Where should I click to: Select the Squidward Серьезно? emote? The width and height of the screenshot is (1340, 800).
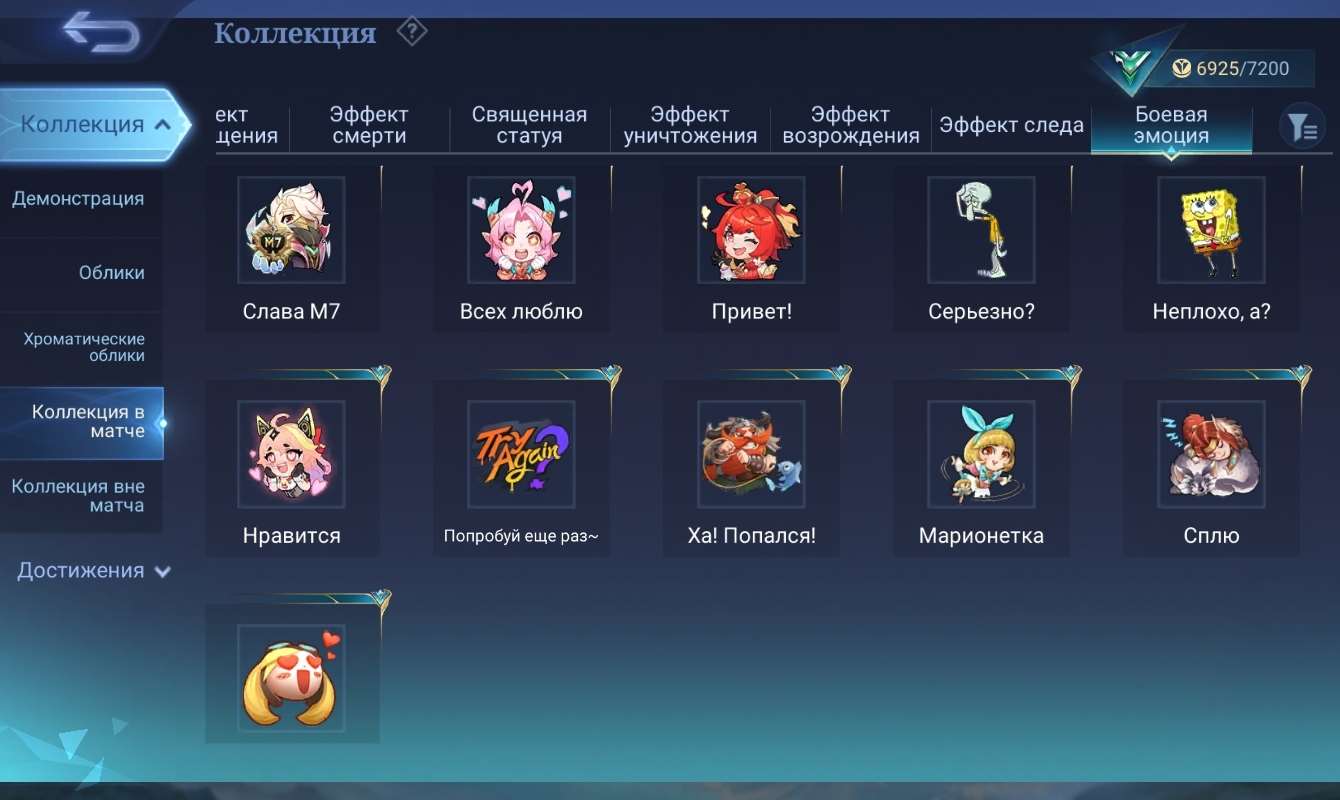tap(981, 230)
